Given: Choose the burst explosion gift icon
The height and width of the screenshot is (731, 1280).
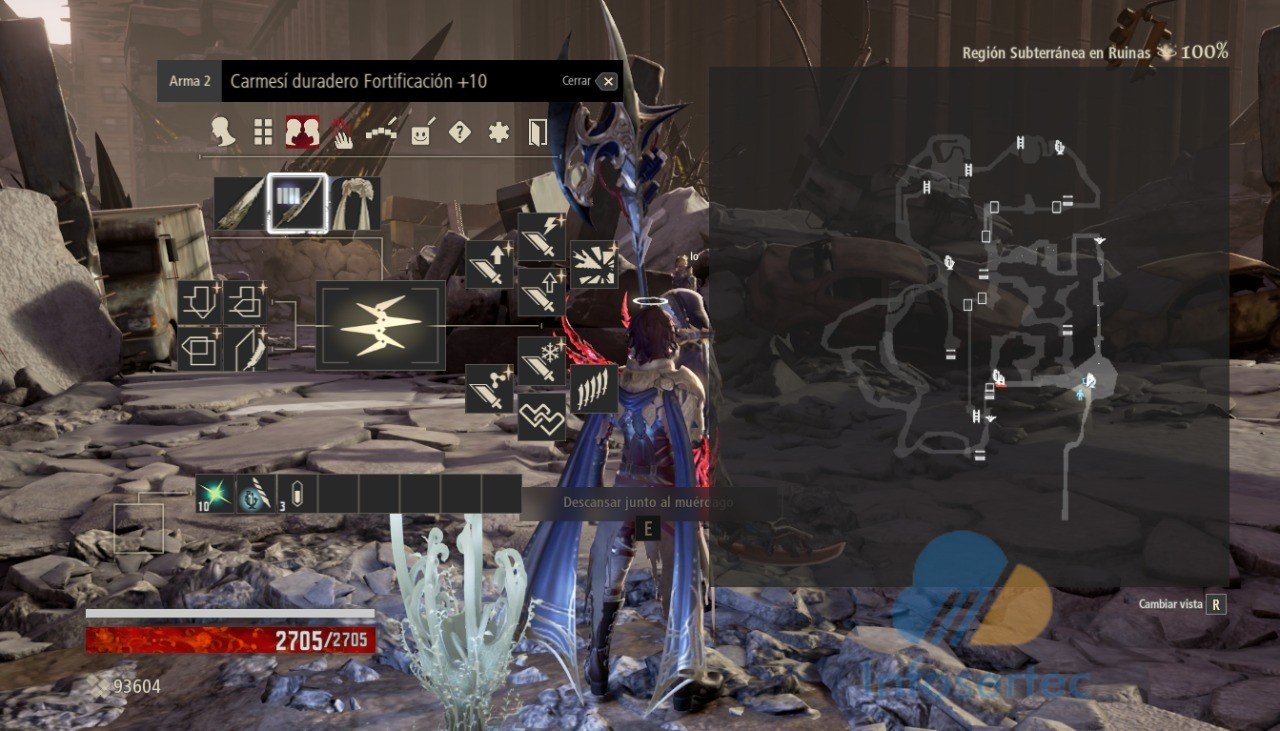Looking at the screenshot, I should [594, 264].
